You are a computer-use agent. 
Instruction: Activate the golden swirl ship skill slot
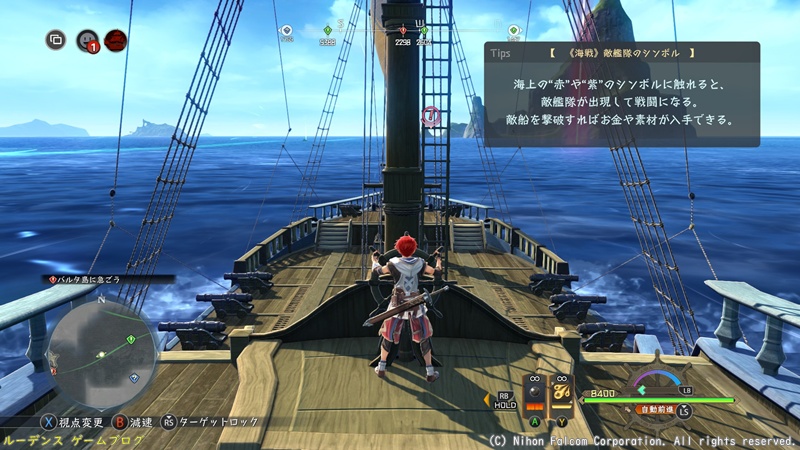coord(562,394)
